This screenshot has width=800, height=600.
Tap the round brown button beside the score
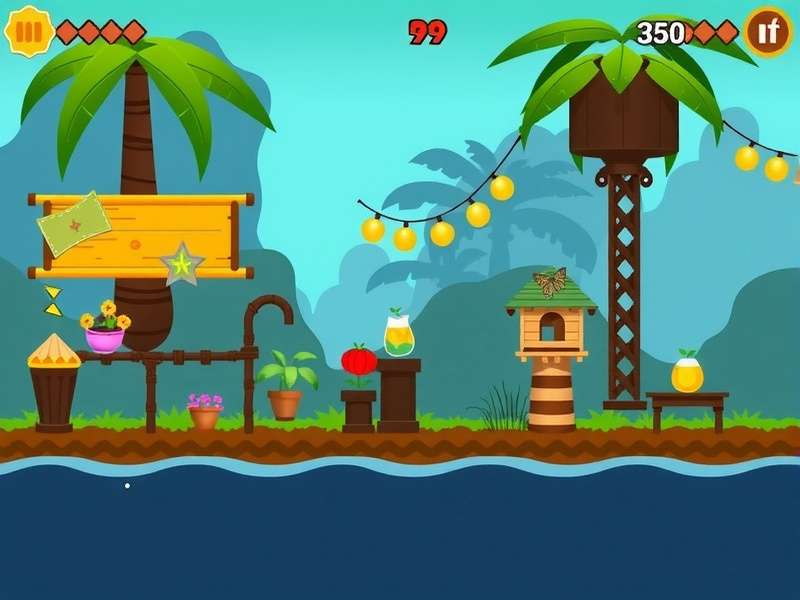pos(768,32)
